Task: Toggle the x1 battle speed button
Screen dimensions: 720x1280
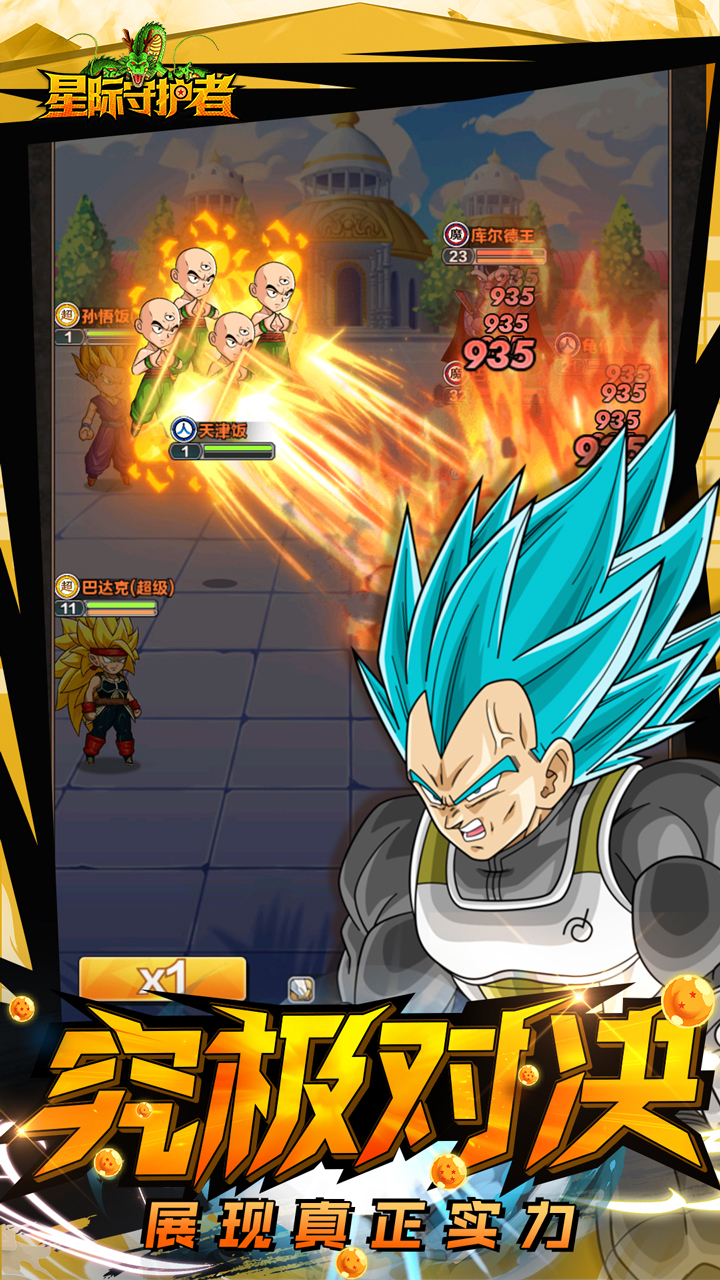Action: 162,978
